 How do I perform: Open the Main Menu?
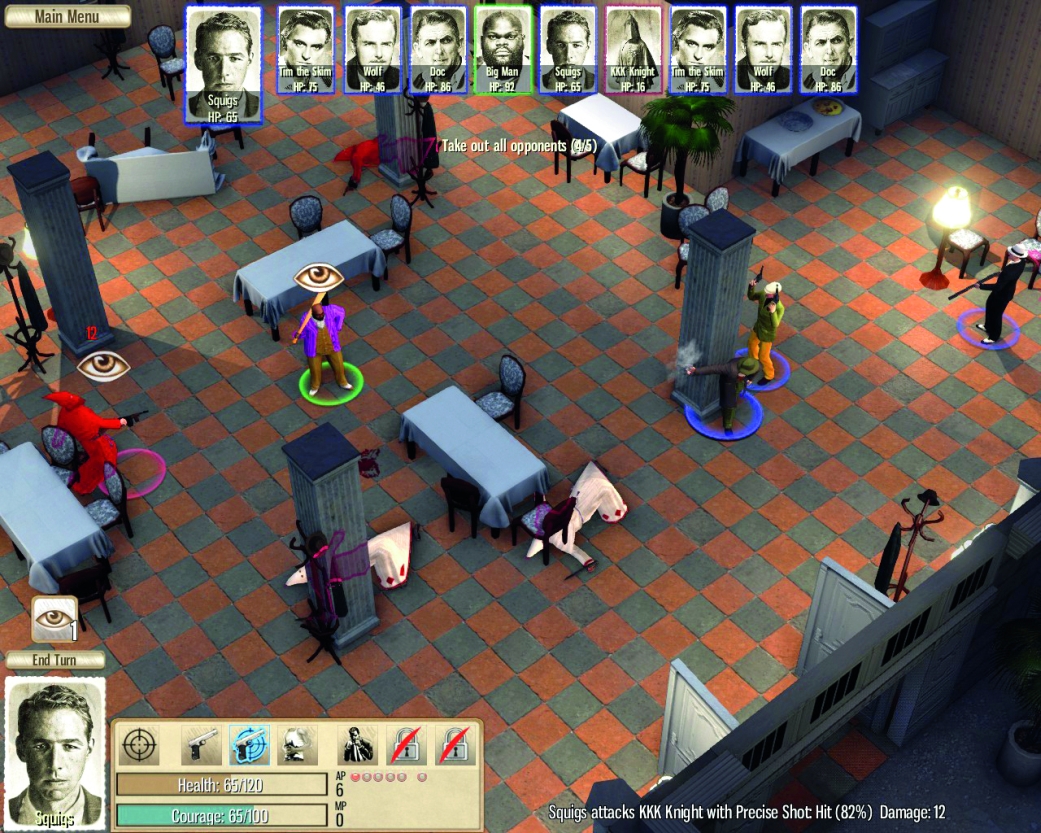pos(66,16)
